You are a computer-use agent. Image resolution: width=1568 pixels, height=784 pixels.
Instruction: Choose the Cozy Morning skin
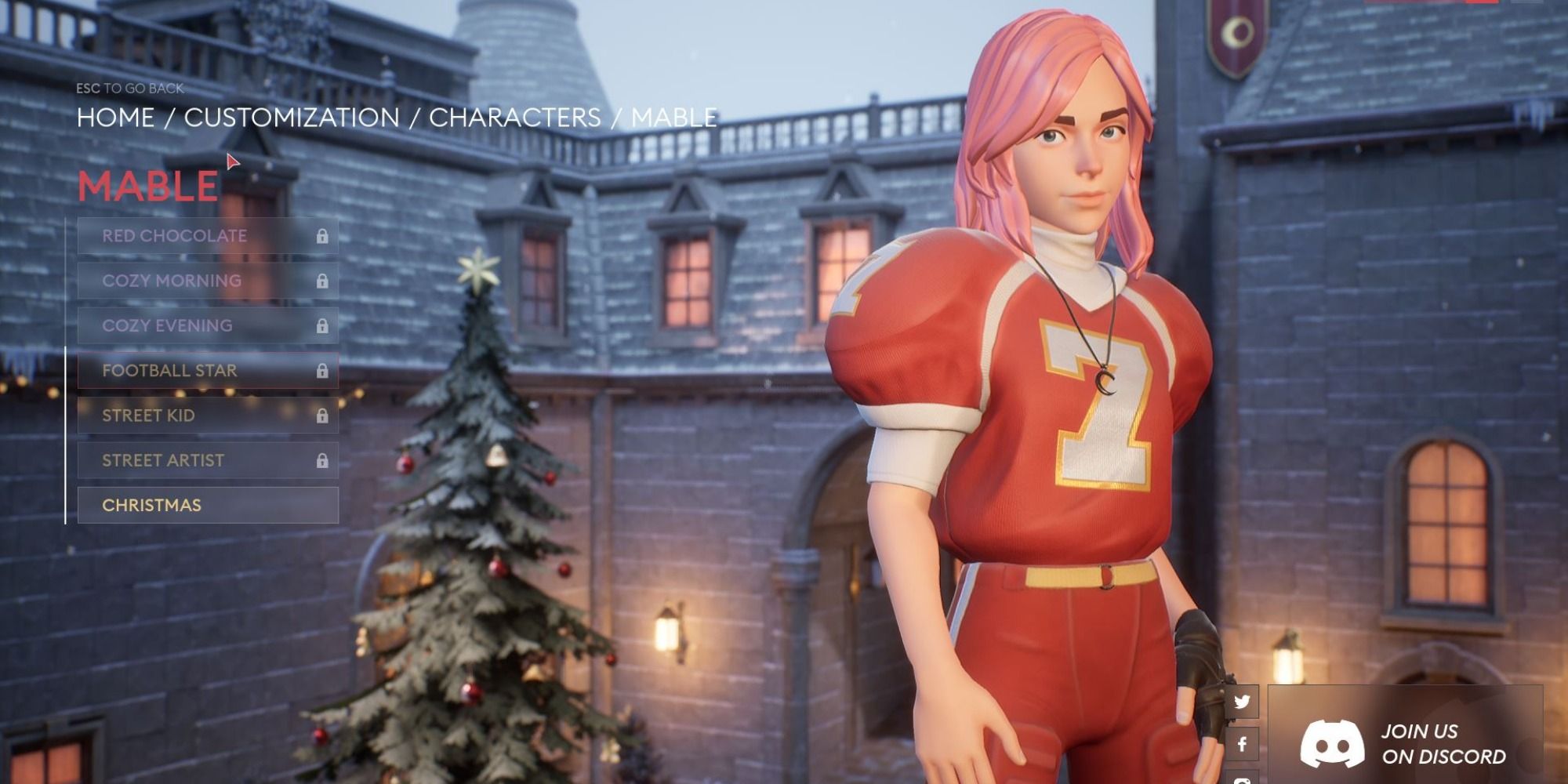tap(208, 281)
